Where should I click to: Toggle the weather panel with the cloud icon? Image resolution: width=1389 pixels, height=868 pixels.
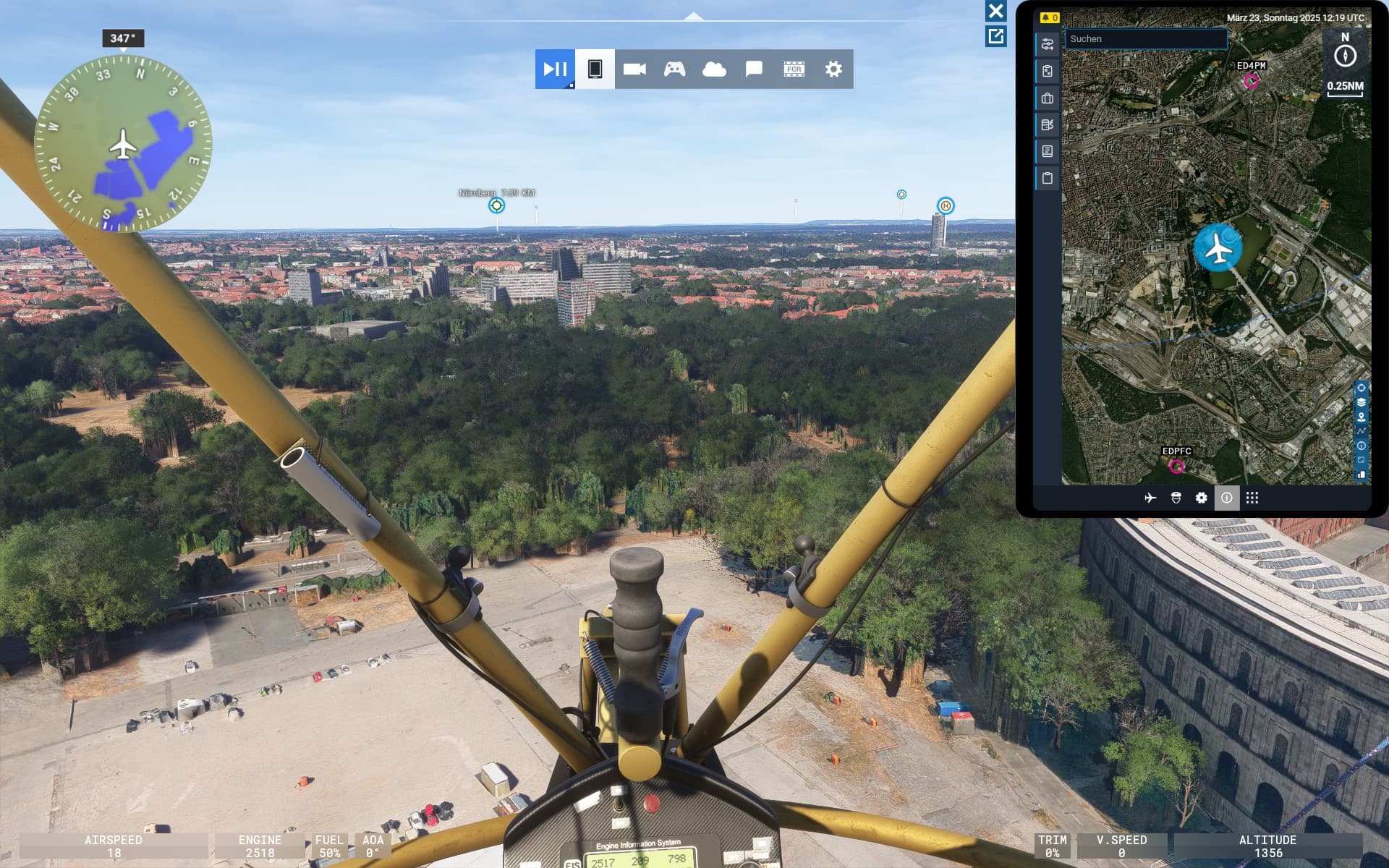point(714,69)
